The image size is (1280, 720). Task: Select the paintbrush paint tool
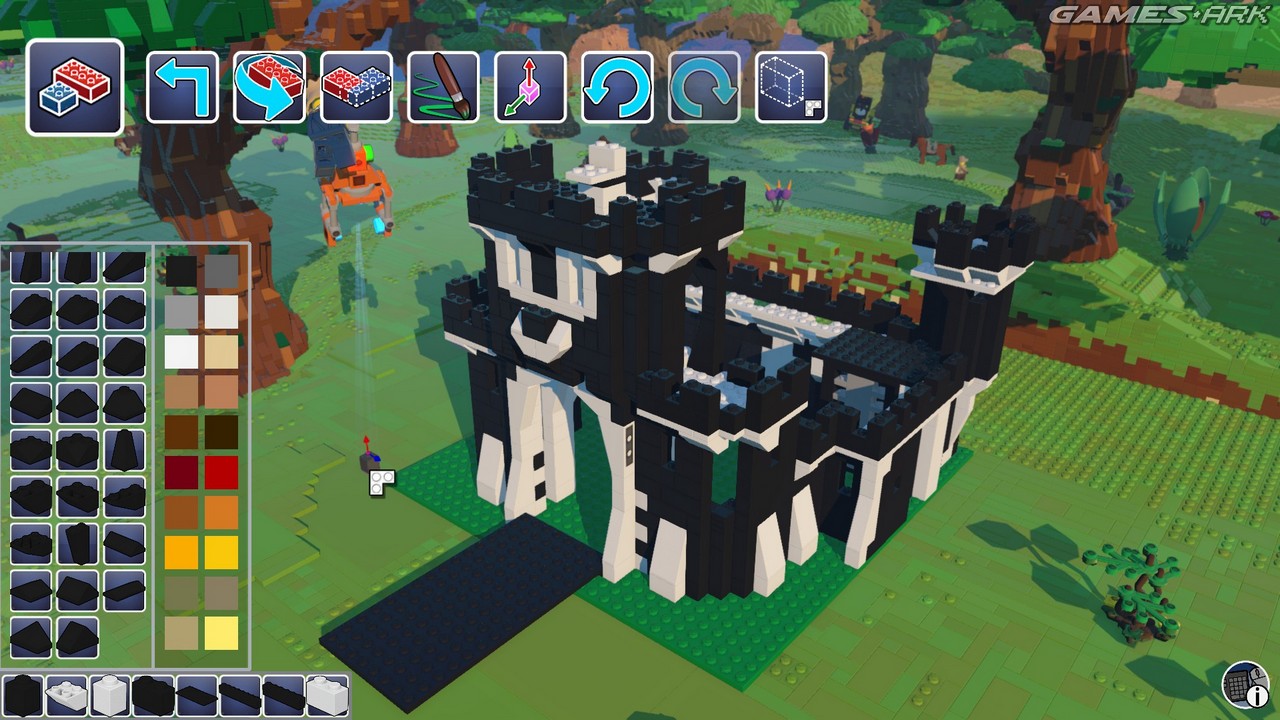coord(443,88)
